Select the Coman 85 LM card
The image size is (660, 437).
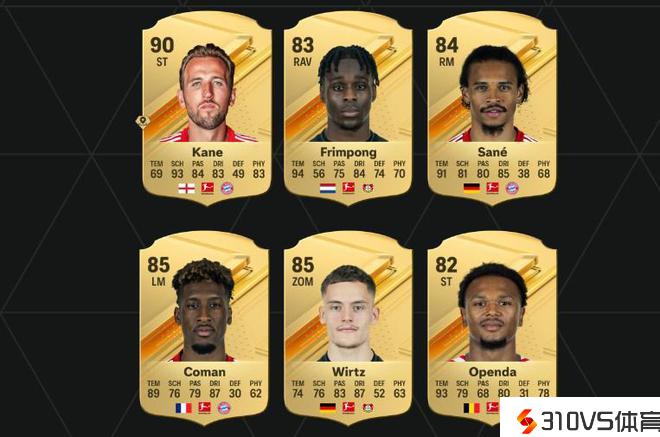pos(206,327)
